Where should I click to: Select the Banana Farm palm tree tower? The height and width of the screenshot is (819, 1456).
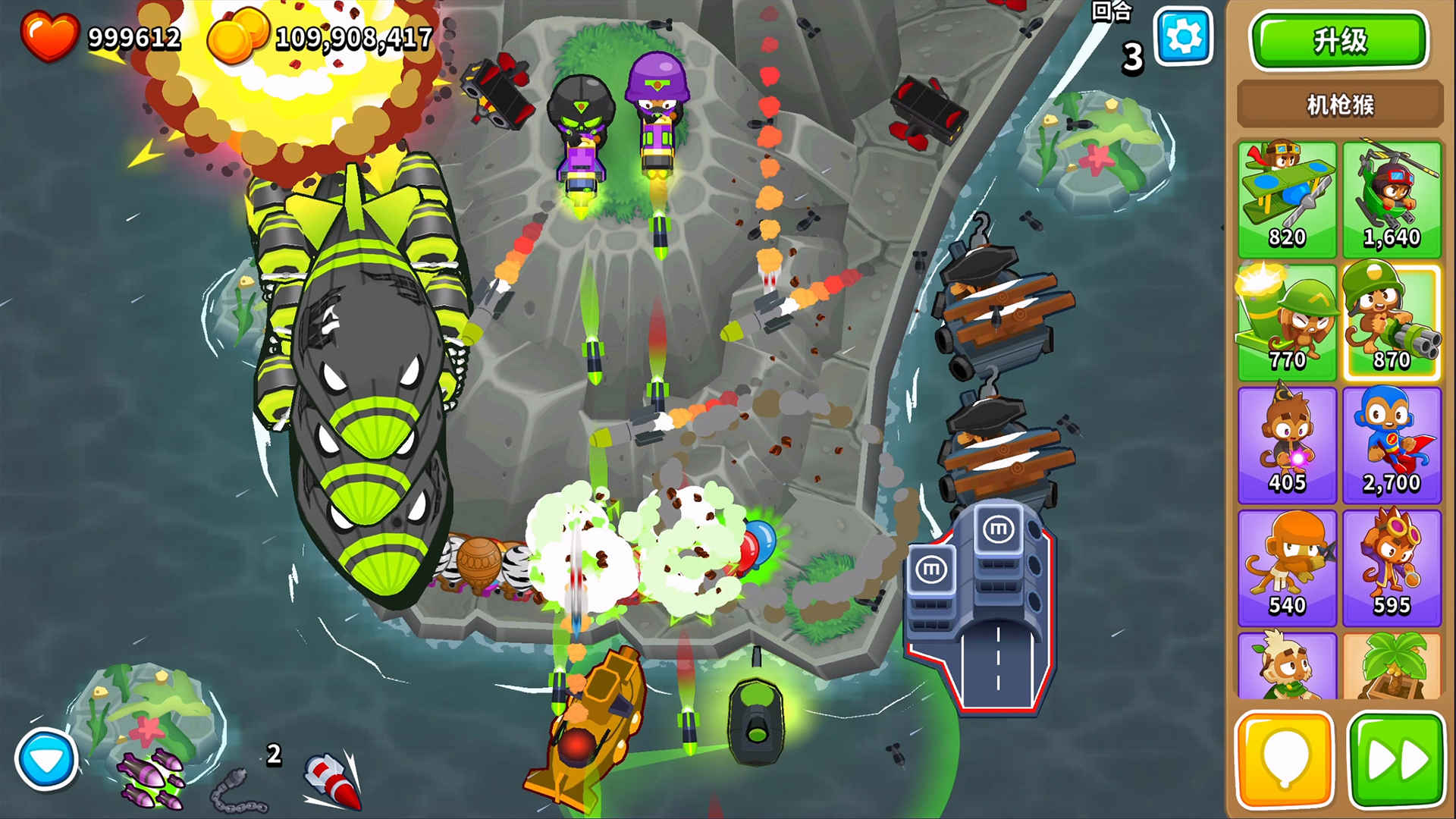coord(1392,667)
